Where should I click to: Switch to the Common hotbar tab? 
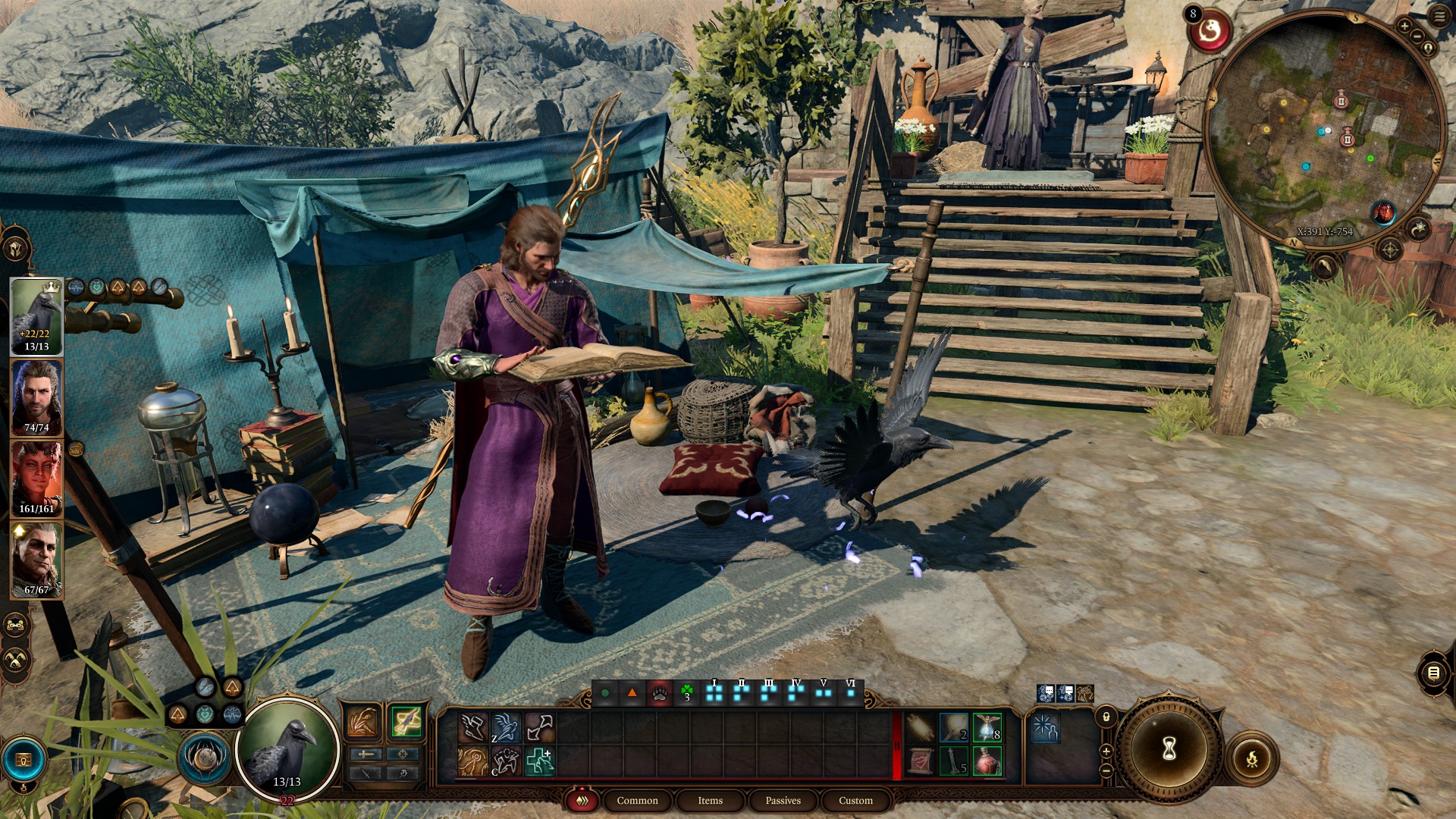[637, 800]
